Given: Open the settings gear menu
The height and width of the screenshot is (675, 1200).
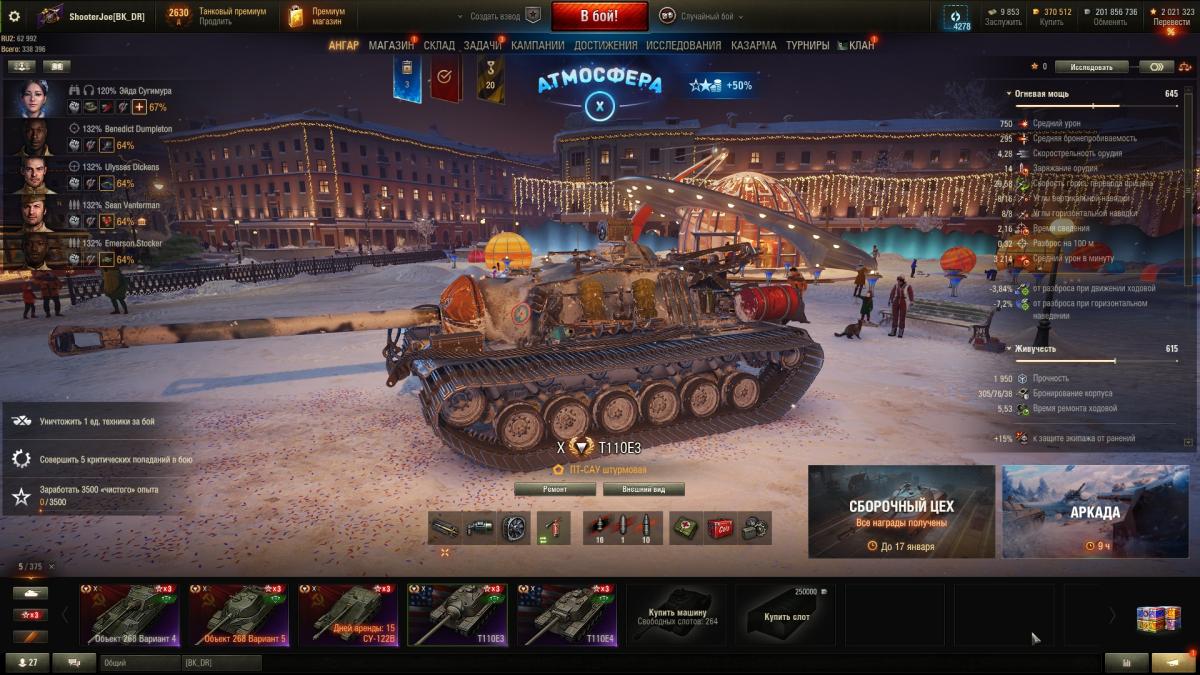Looking at the screenshot, I should tap(14, 16).
